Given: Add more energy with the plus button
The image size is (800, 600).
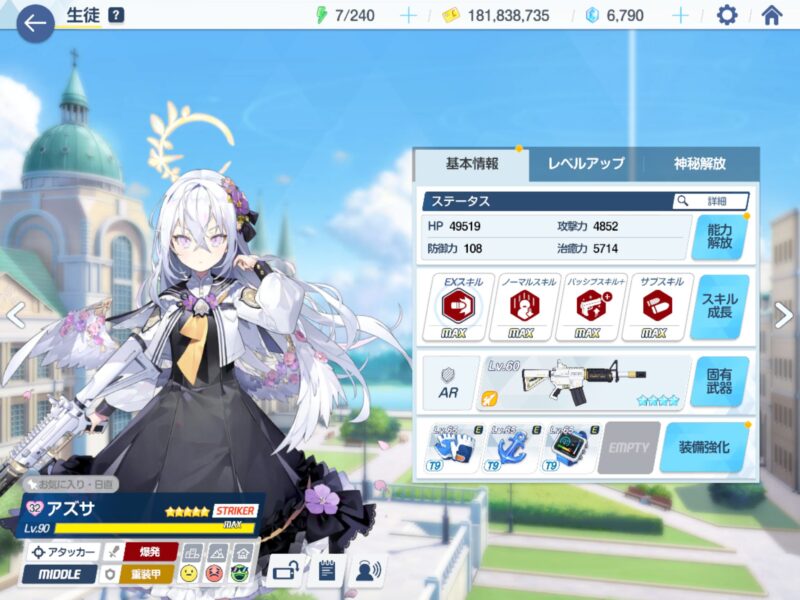Looking at the screenshot, I should pyautogui.click(x=408, y=15).
